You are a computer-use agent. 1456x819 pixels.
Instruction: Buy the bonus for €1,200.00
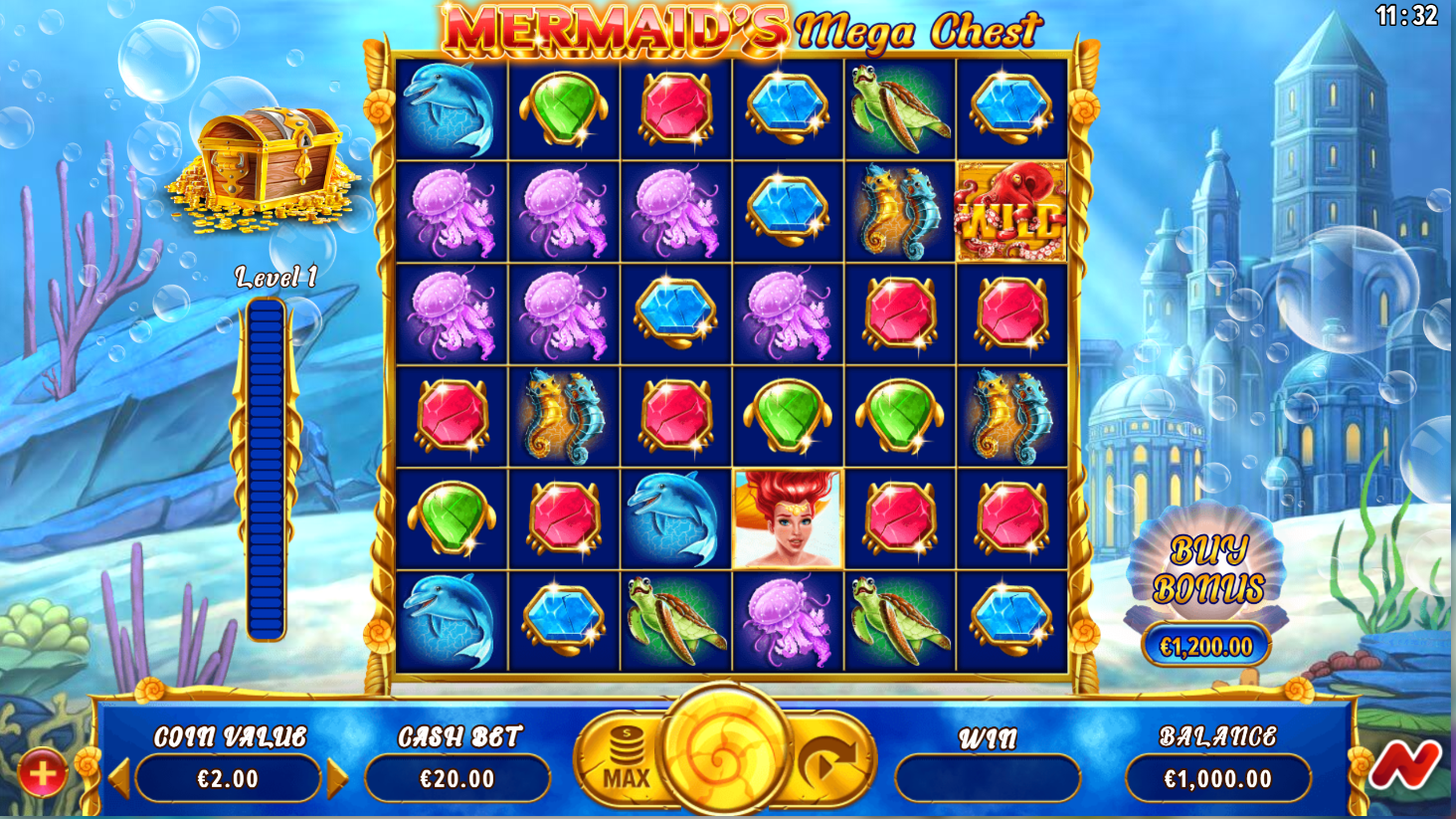coord(1205,647)
